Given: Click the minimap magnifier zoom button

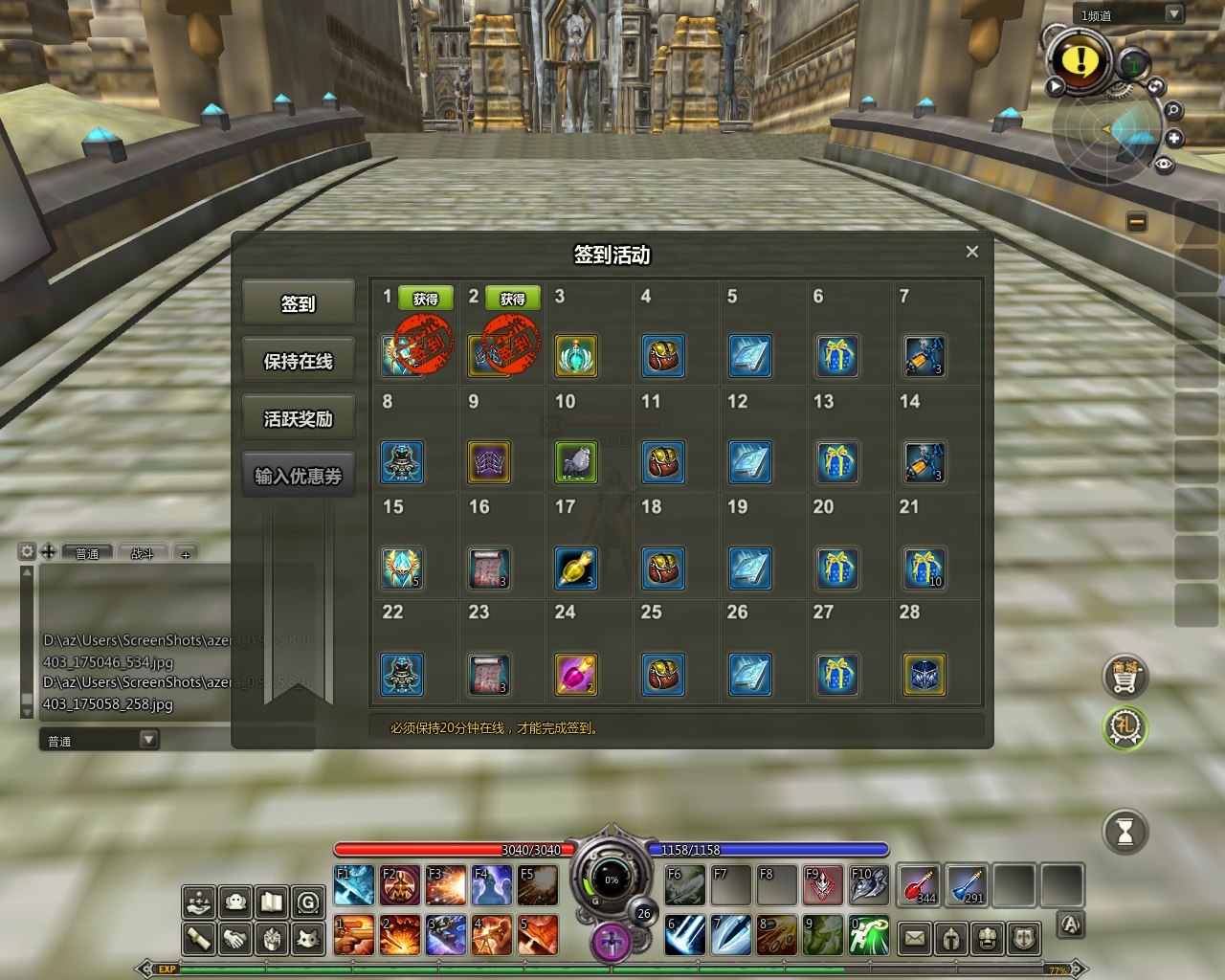Looking at the screenshot, I should click(1172, 111).
